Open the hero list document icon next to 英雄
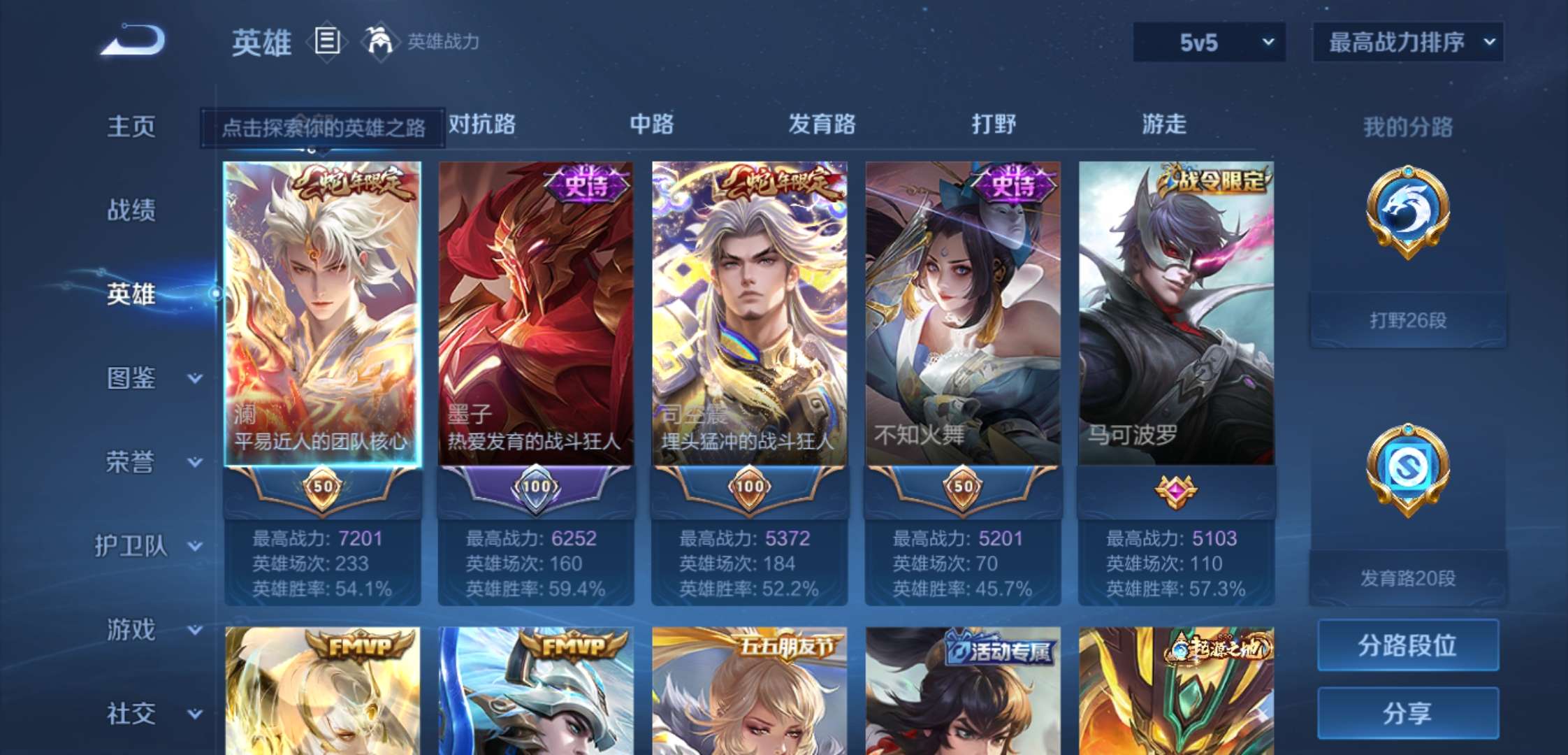The image size is (1568, 755). click(x=326, y=42)
